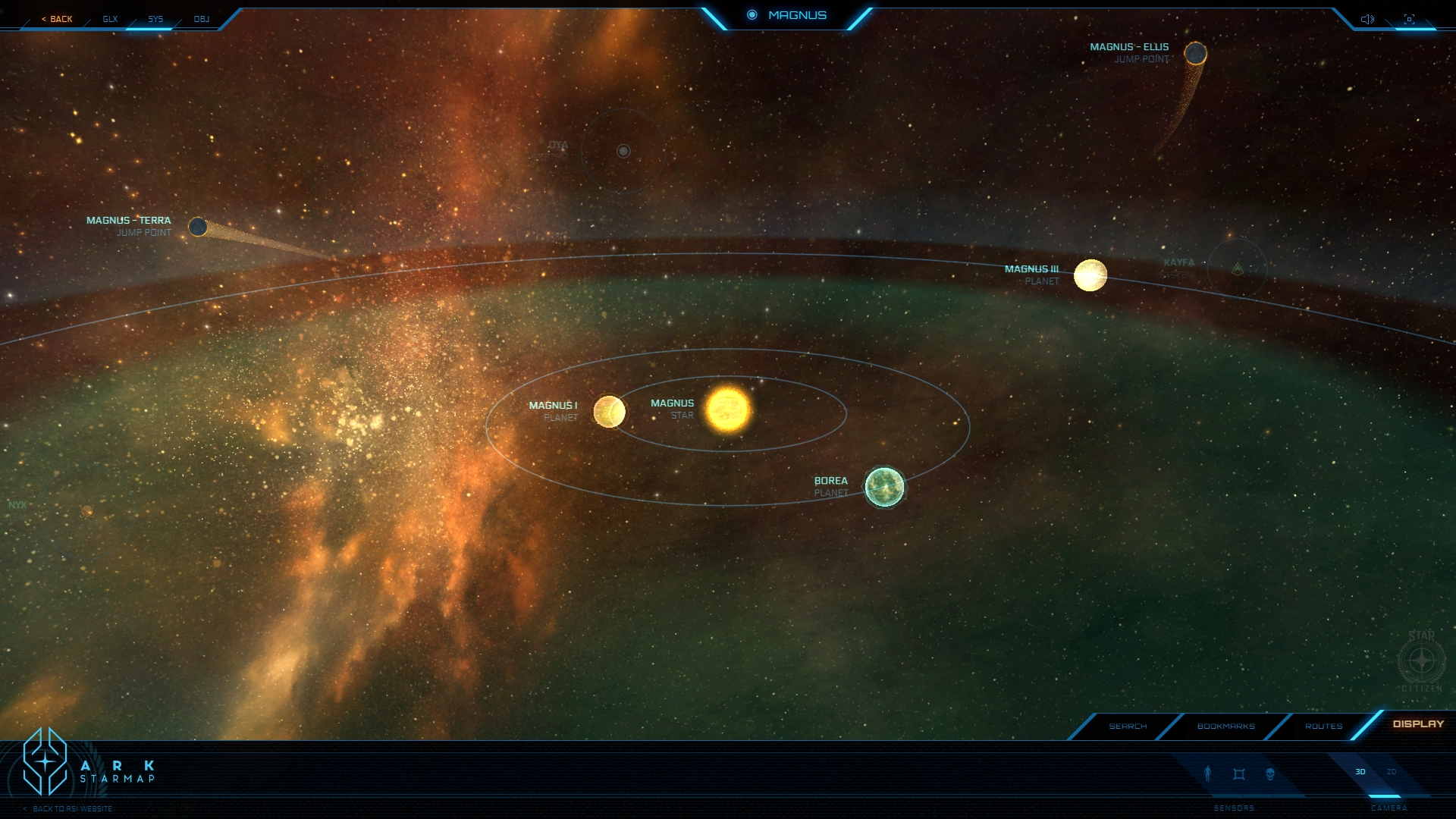Screen dimensions: 1456x819
Task: Select the SYS system view tab
Action: pos(155,19)
